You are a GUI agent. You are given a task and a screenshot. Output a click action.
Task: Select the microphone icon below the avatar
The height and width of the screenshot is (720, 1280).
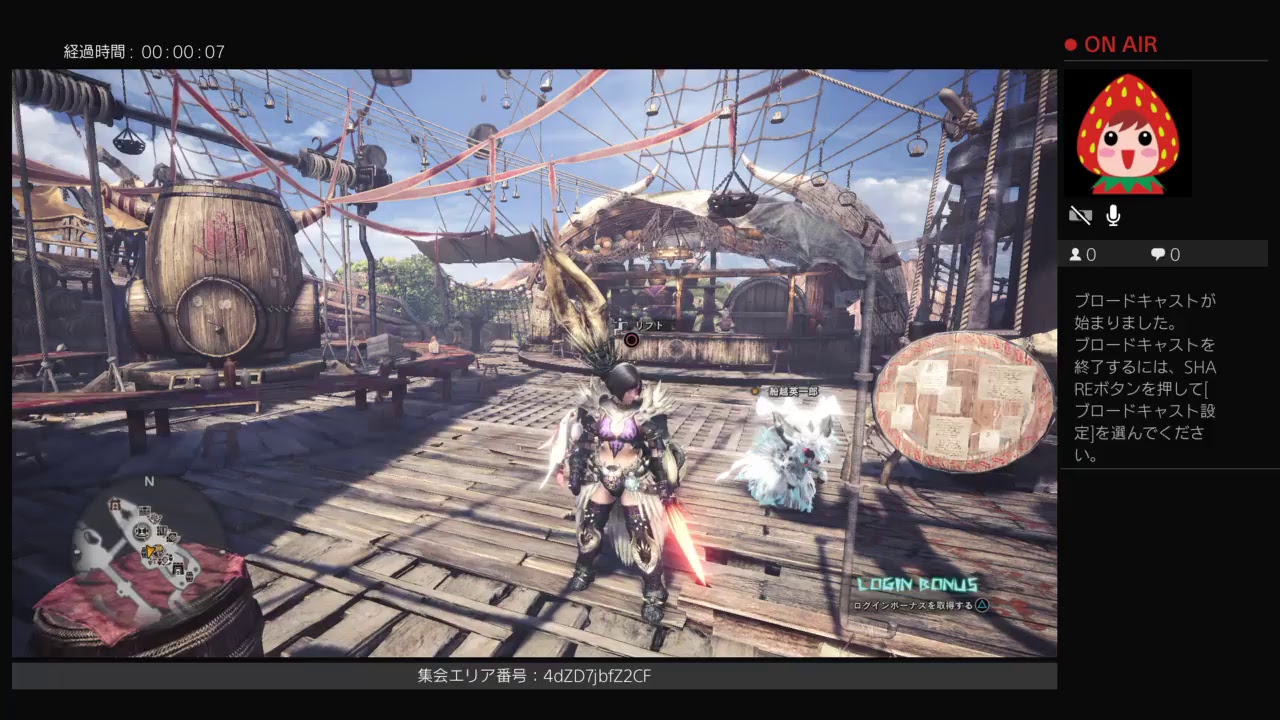(1113, 216)
